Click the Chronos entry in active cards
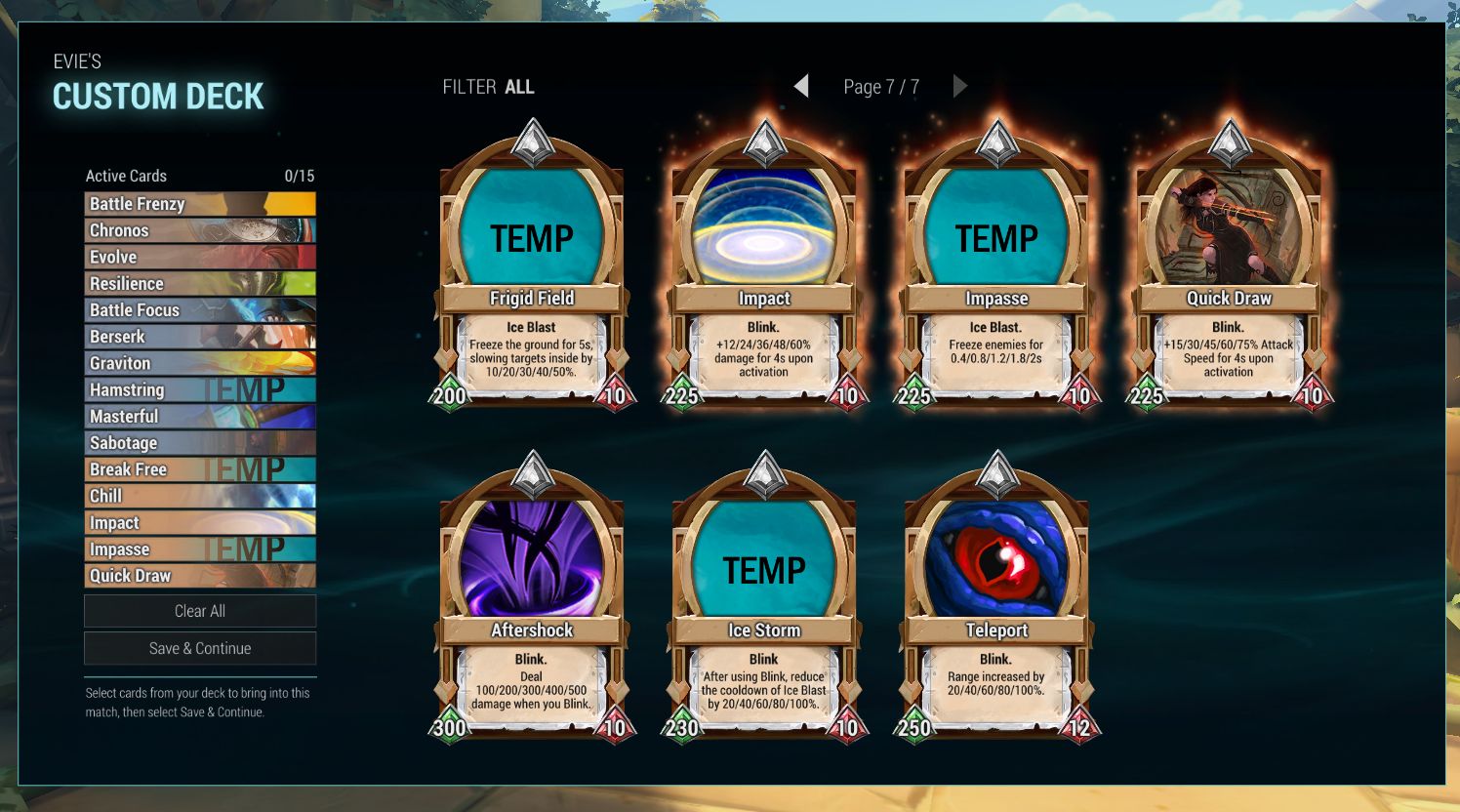 point(200,230)
